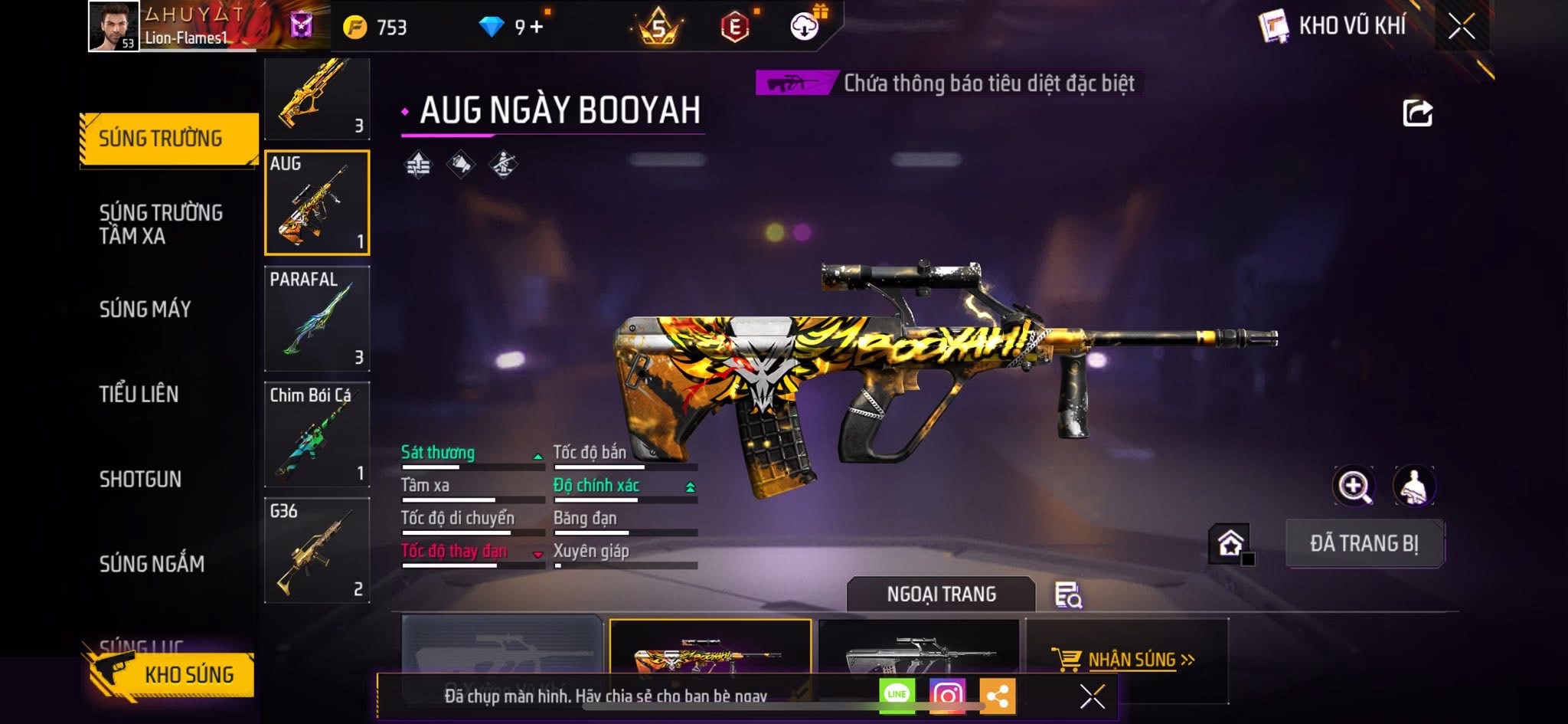
Task: Share the AUG Ngày Booyah skin
Action: (x=1417, y=113)
